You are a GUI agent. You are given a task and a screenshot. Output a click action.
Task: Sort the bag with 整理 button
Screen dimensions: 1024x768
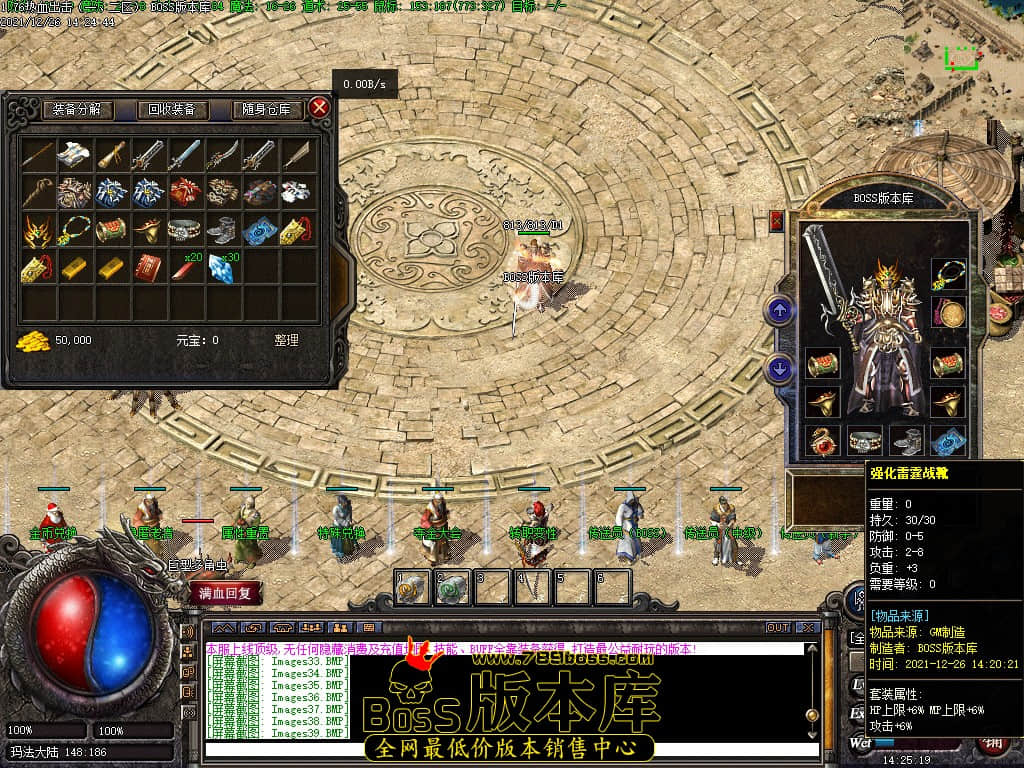(286, 340)
